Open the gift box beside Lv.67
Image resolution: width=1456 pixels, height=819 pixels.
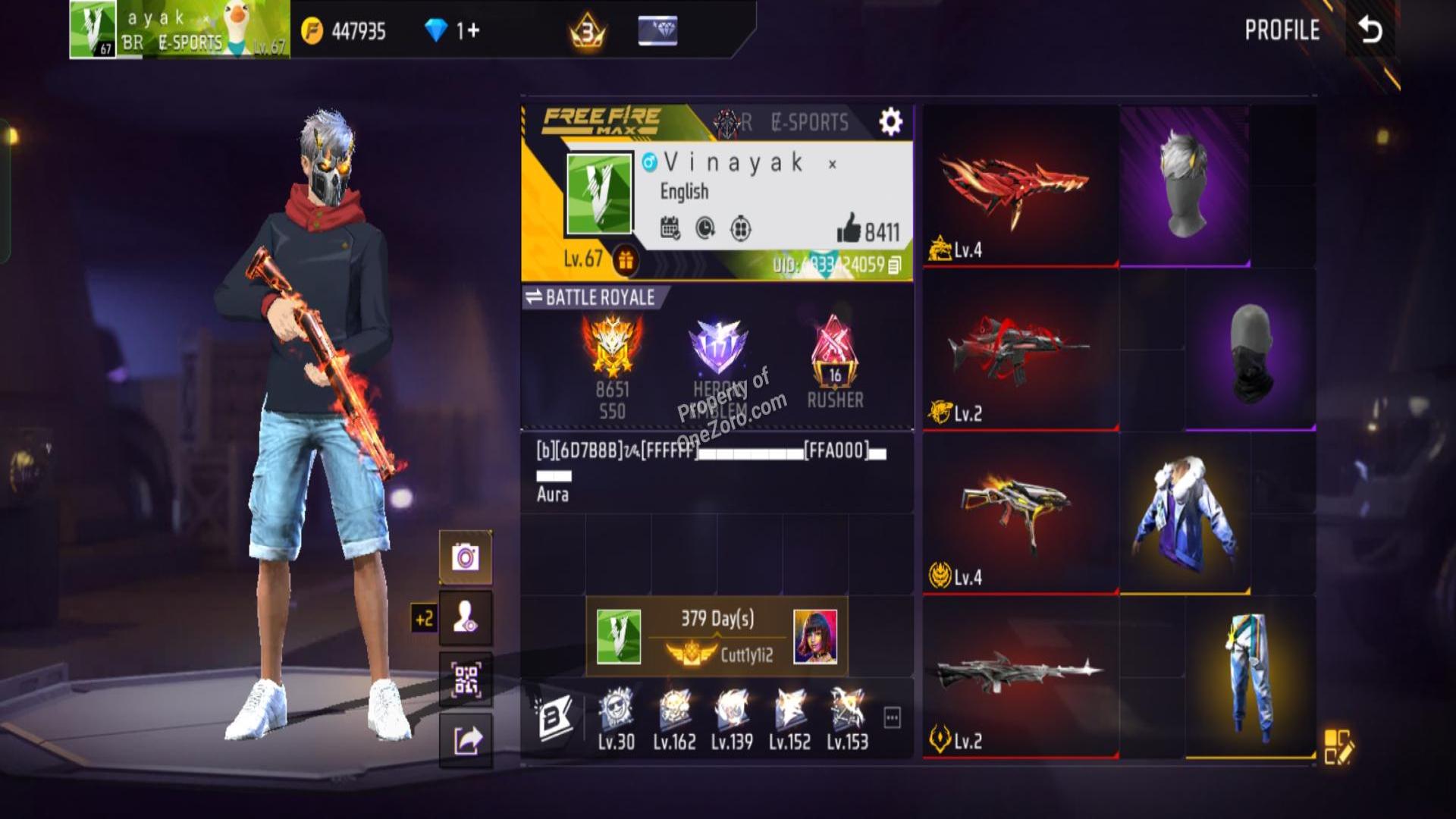pyautogui.click(x=626, y=260)
